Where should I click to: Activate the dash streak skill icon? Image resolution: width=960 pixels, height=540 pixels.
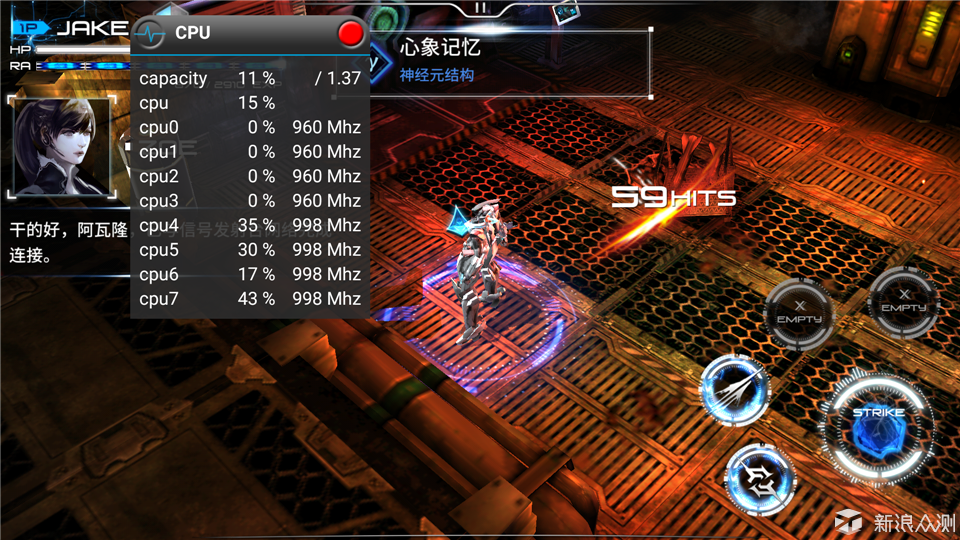pyautogui.click(x=733, y=389)
